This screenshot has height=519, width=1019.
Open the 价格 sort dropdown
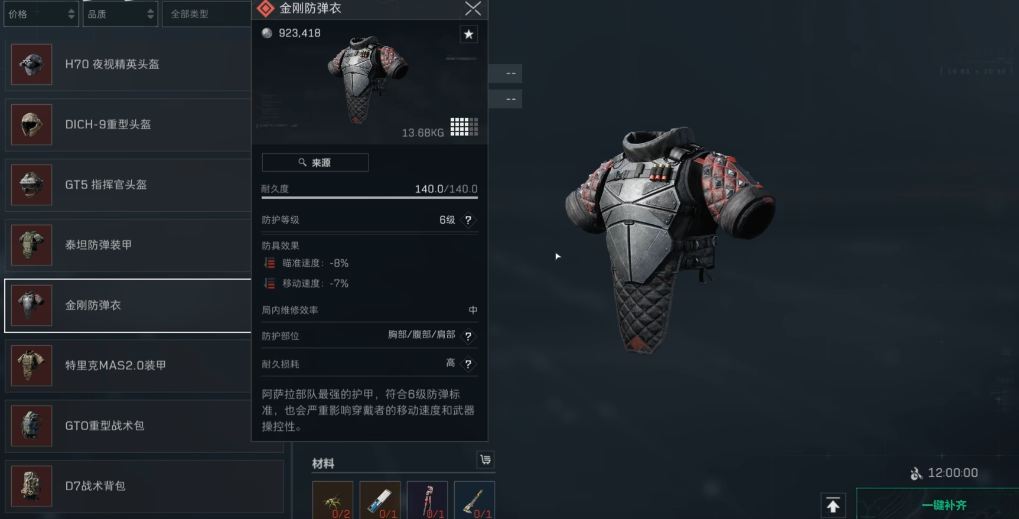pyautogui.click(x=40, y=14)
